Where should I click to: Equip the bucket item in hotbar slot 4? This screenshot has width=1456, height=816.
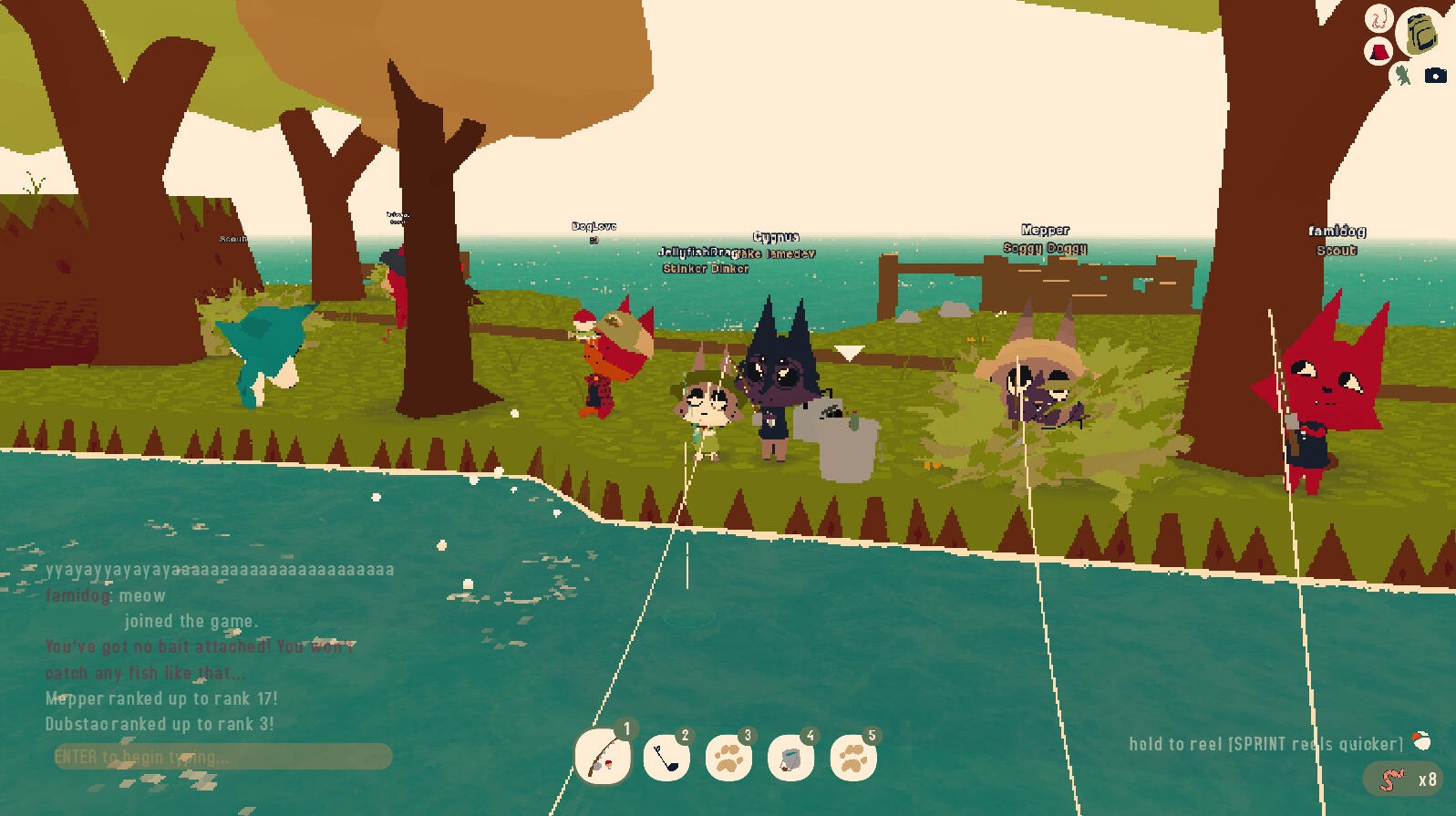click(792, 756)
